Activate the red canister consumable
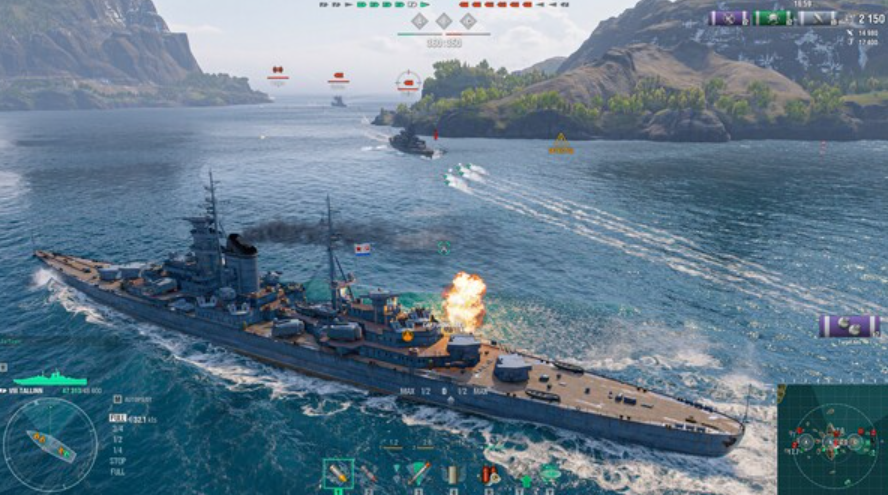The width and height of the screenshot is (888, 495). tap(488, 474)
